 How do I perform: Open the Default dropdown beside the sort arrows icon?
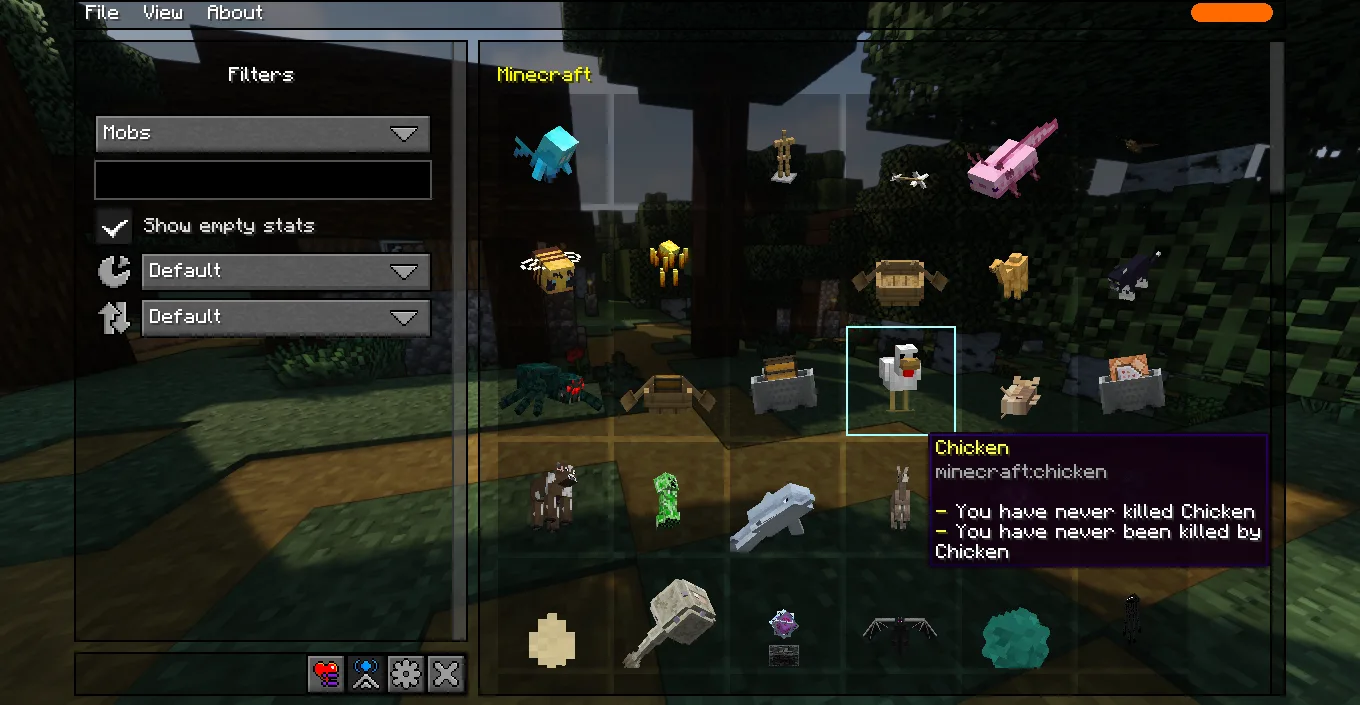pos(286,317)
